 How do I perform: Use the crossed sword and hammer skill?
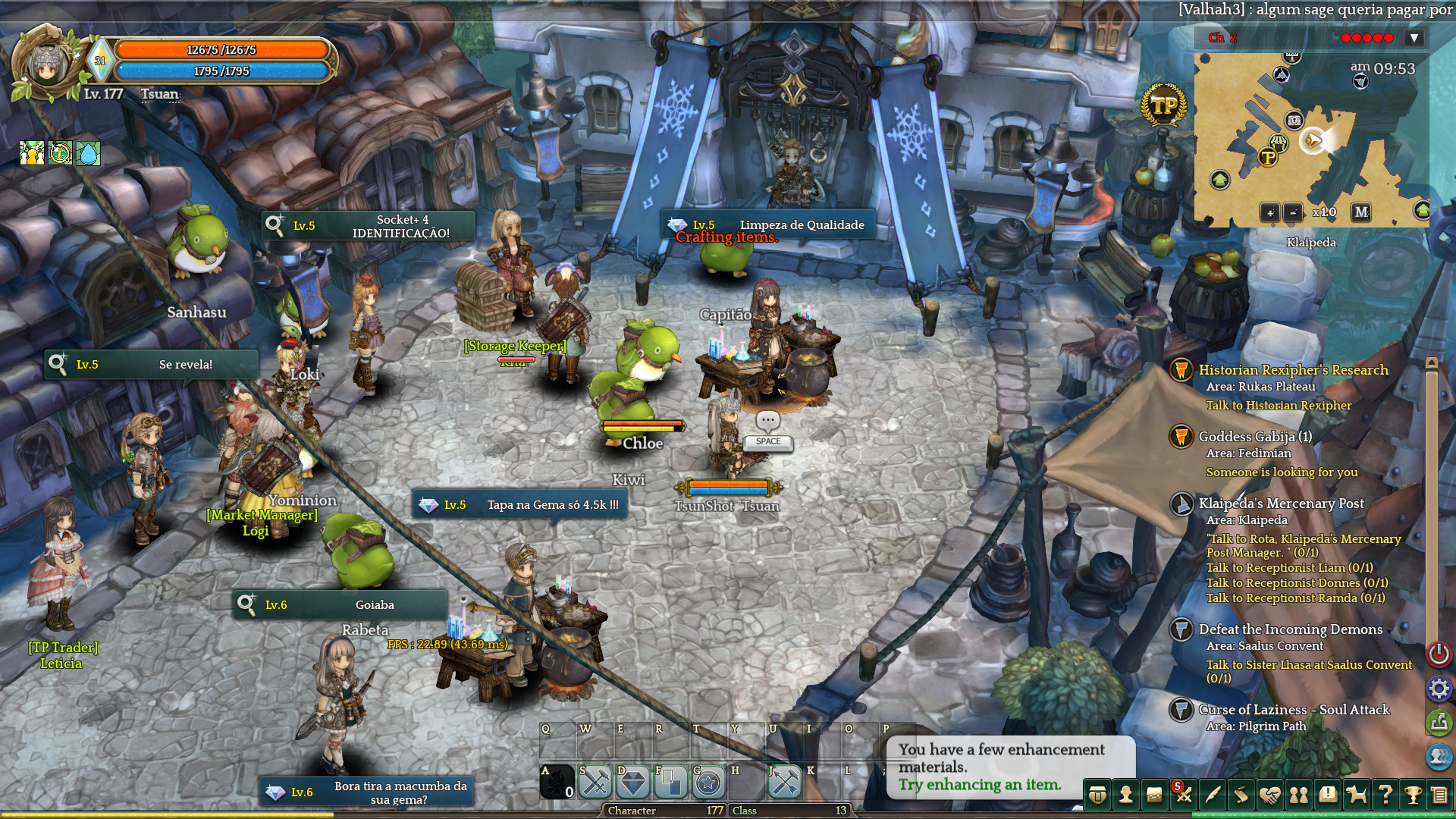point(595,783)
